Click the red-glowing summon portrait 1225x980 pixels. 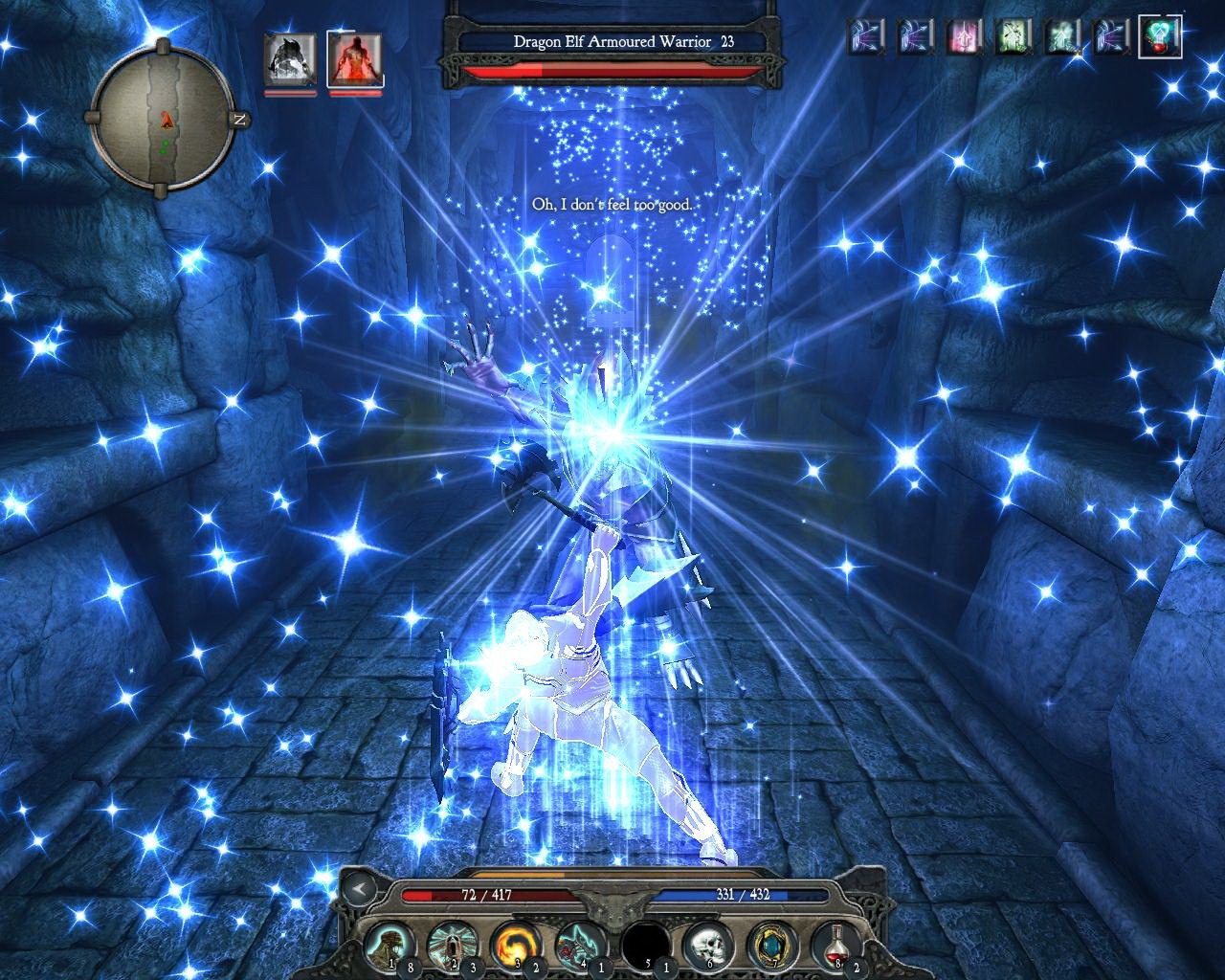pos(354,60)
